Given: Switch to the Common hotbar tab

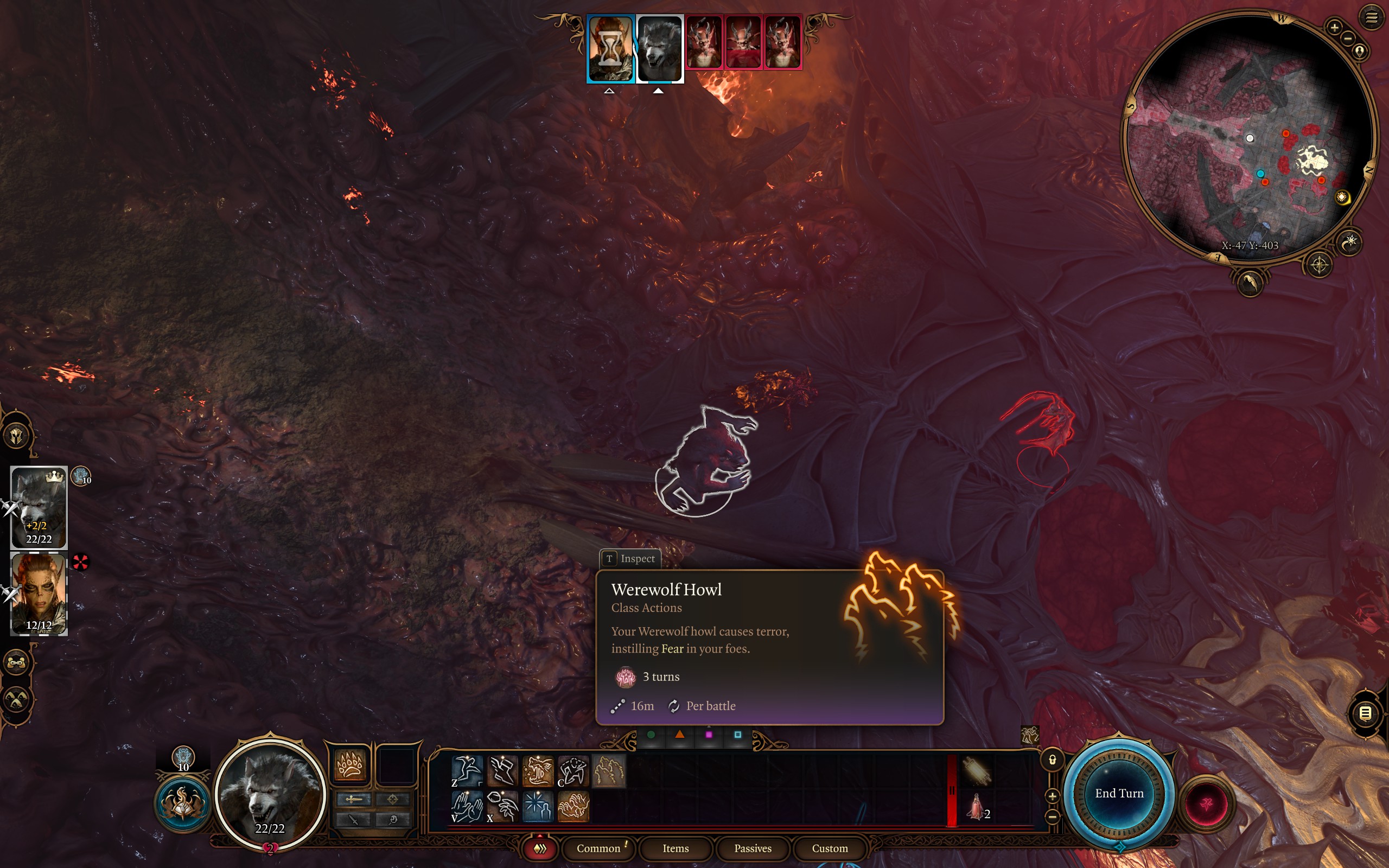Looking at the screenshot, I should (598, 848).
